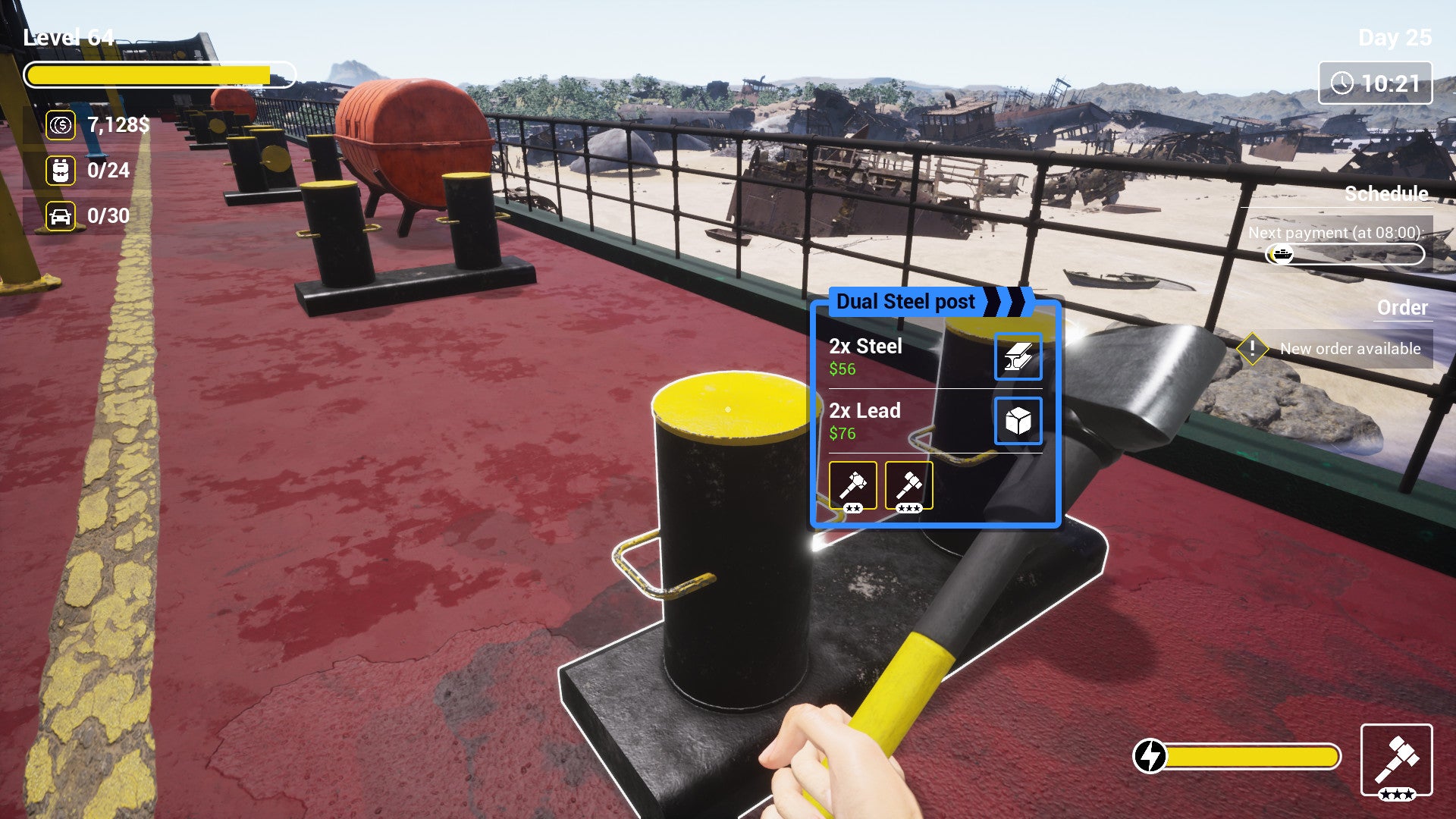
Task: Select the equipped hammer tool slot
Action: pos(1396,760)
